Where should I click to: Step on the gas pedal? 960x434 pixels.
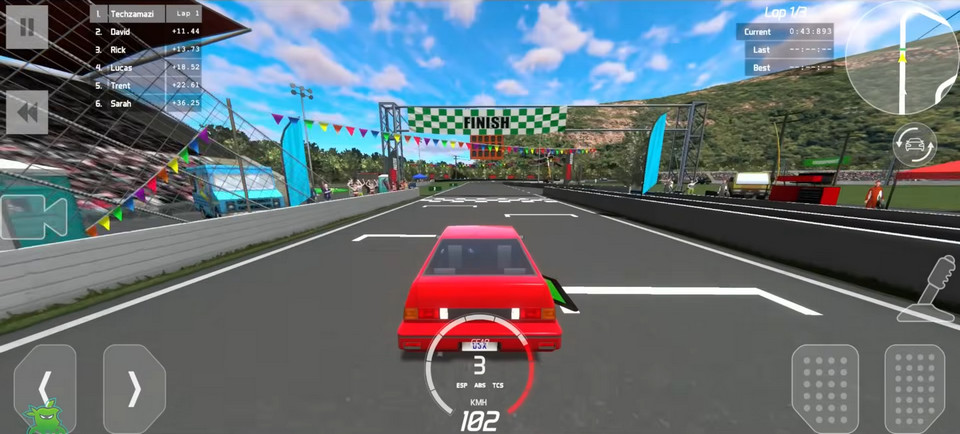(914, 388)
